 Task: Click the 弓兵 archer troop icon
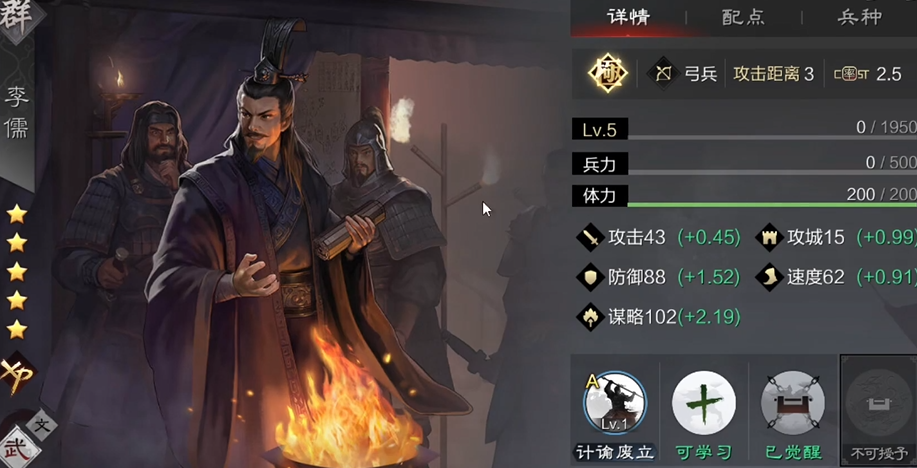pos(663,74)
